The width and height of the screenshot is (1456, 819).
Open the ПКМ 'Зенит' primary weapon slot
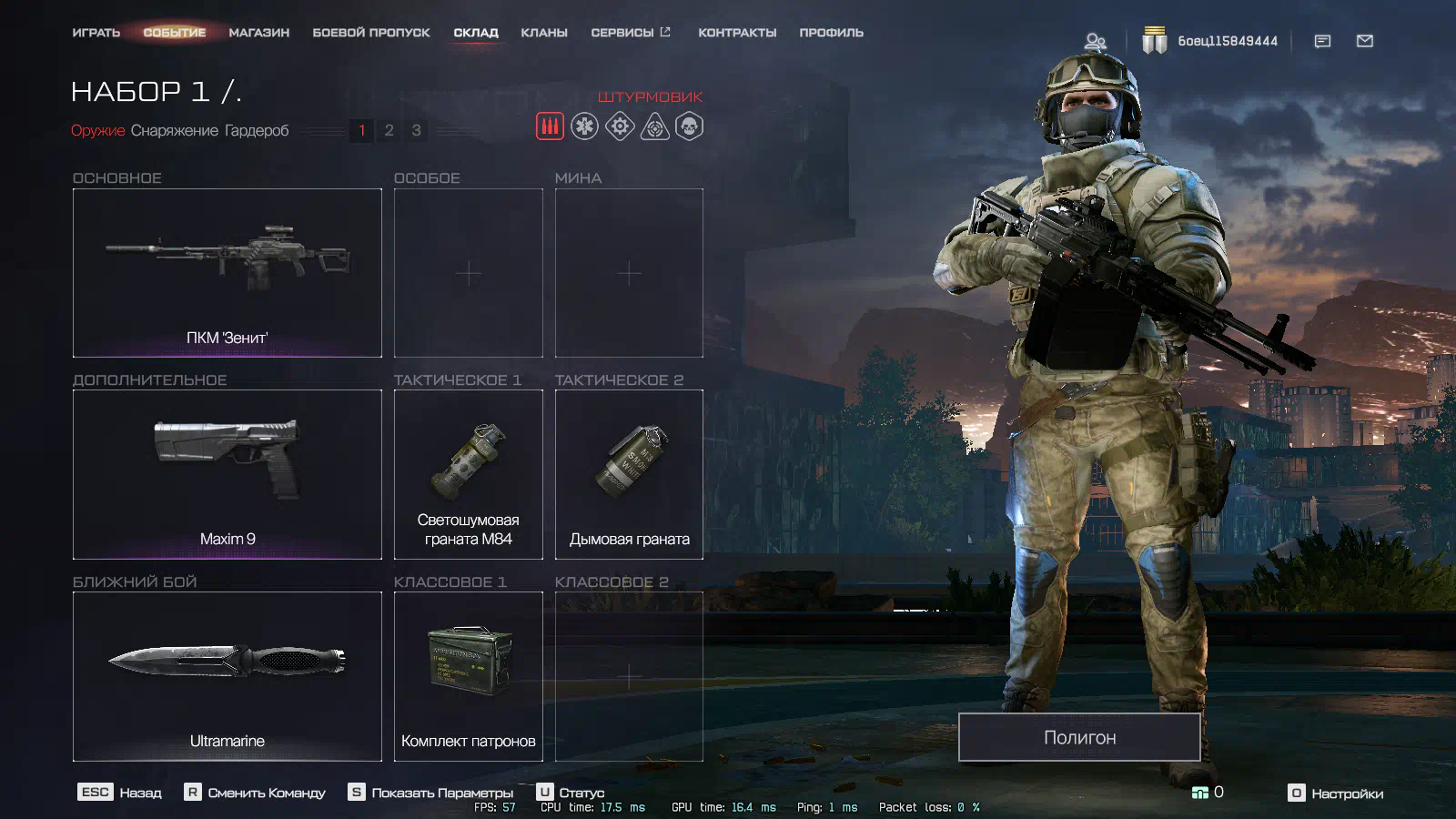point(227,272)
